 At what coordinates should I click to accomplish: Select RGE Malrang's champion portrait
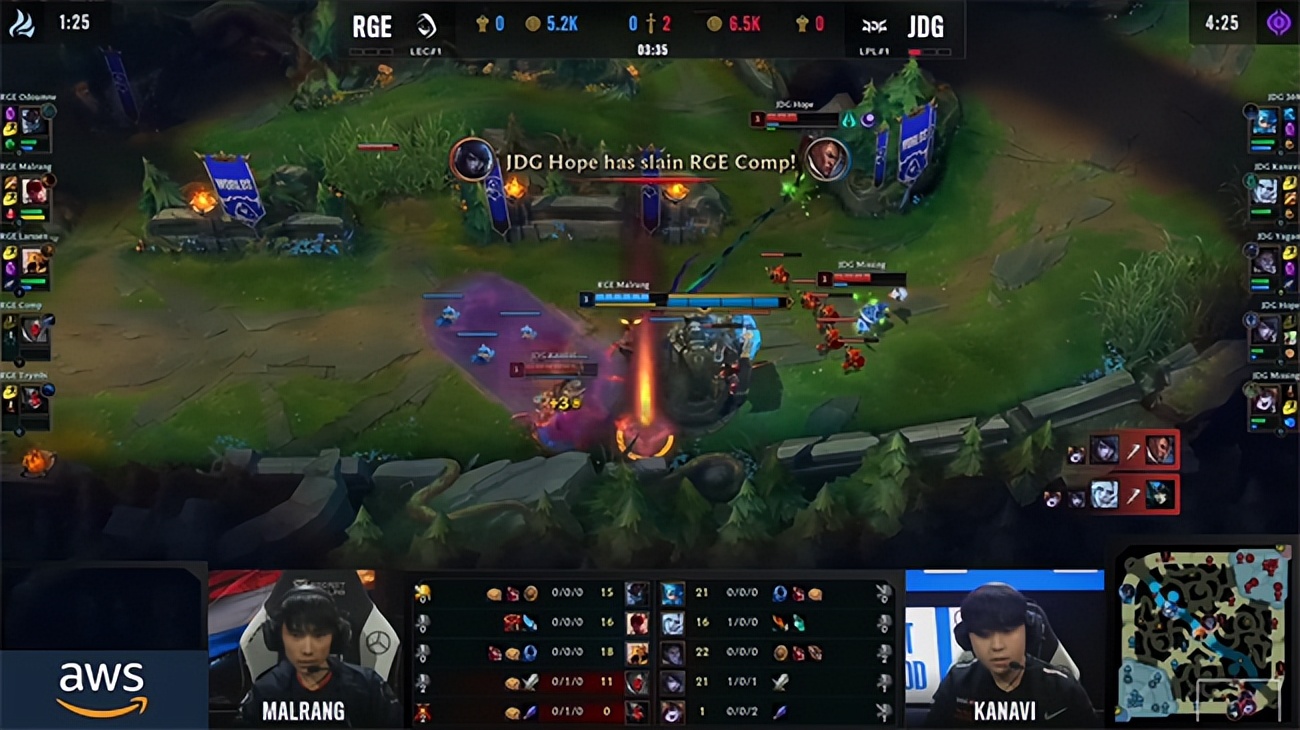[34, 191]
